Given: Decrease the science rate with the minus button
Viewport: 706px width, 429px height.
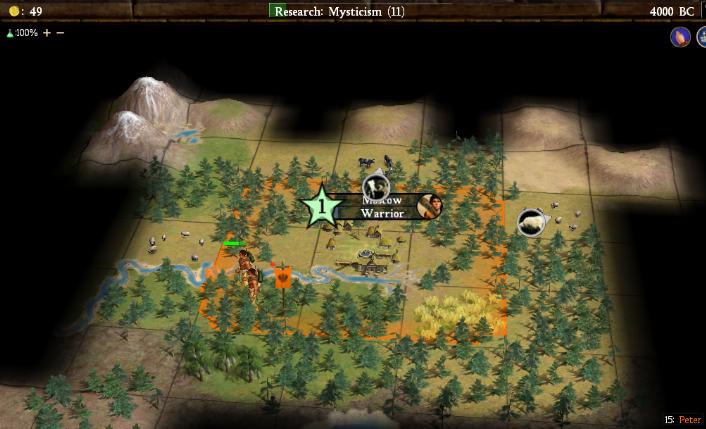Looking at the screenshot, I should click(x=60, y=33).
